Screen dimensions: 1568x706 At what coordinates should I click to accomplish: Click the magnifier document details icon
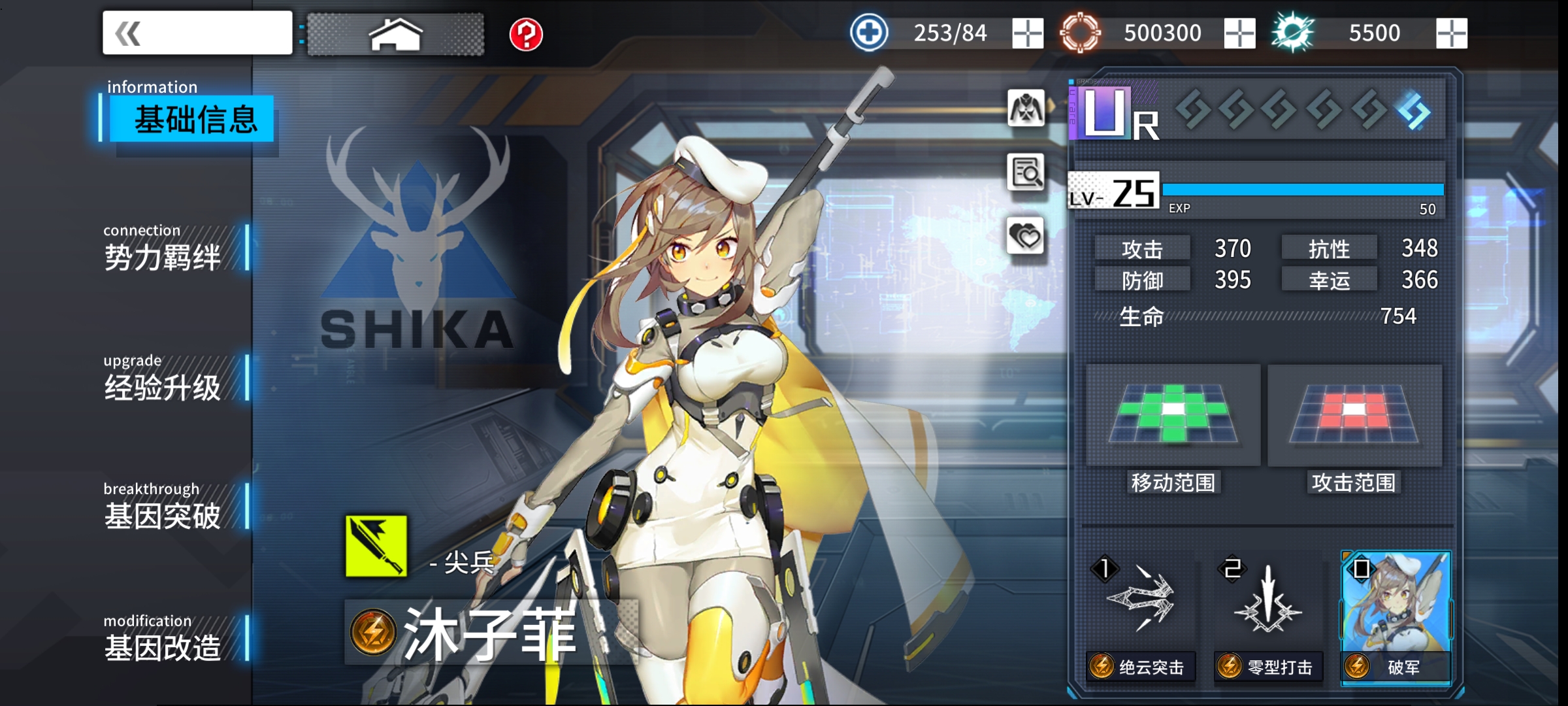coord(1026,173)
